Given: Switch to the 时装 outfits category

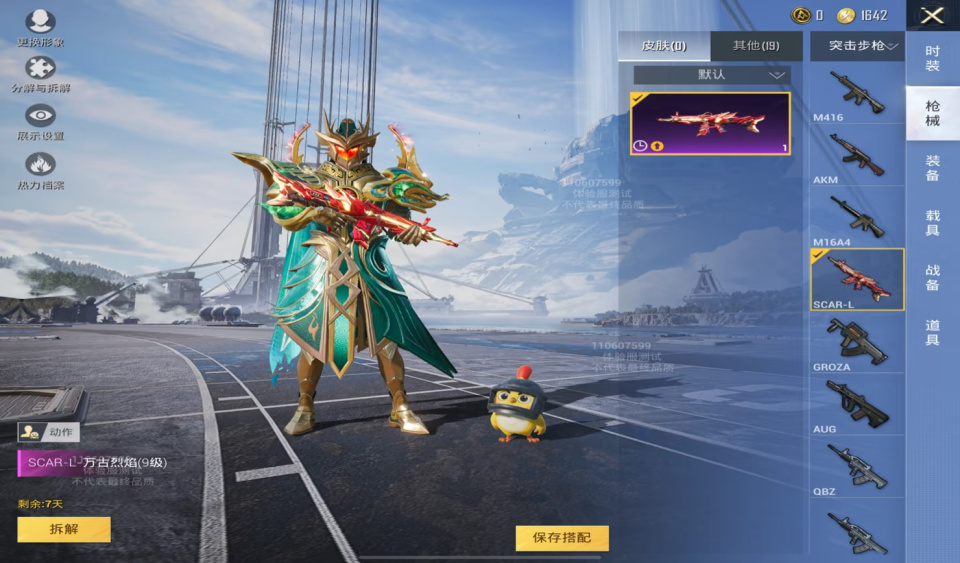Looking at the screenshot, I should [x=932, y=58].
